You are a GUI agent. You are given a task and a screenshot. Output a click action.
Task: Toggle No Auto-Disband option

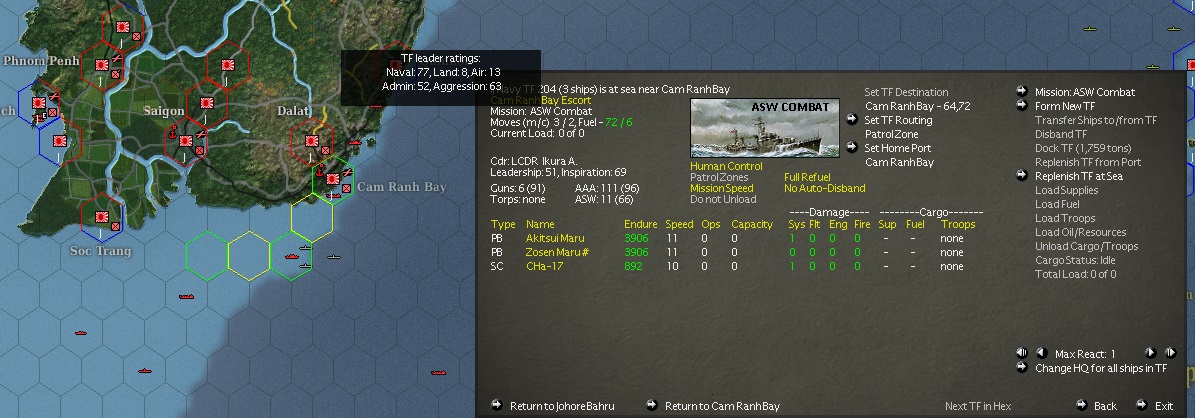[x=824, y=188]
